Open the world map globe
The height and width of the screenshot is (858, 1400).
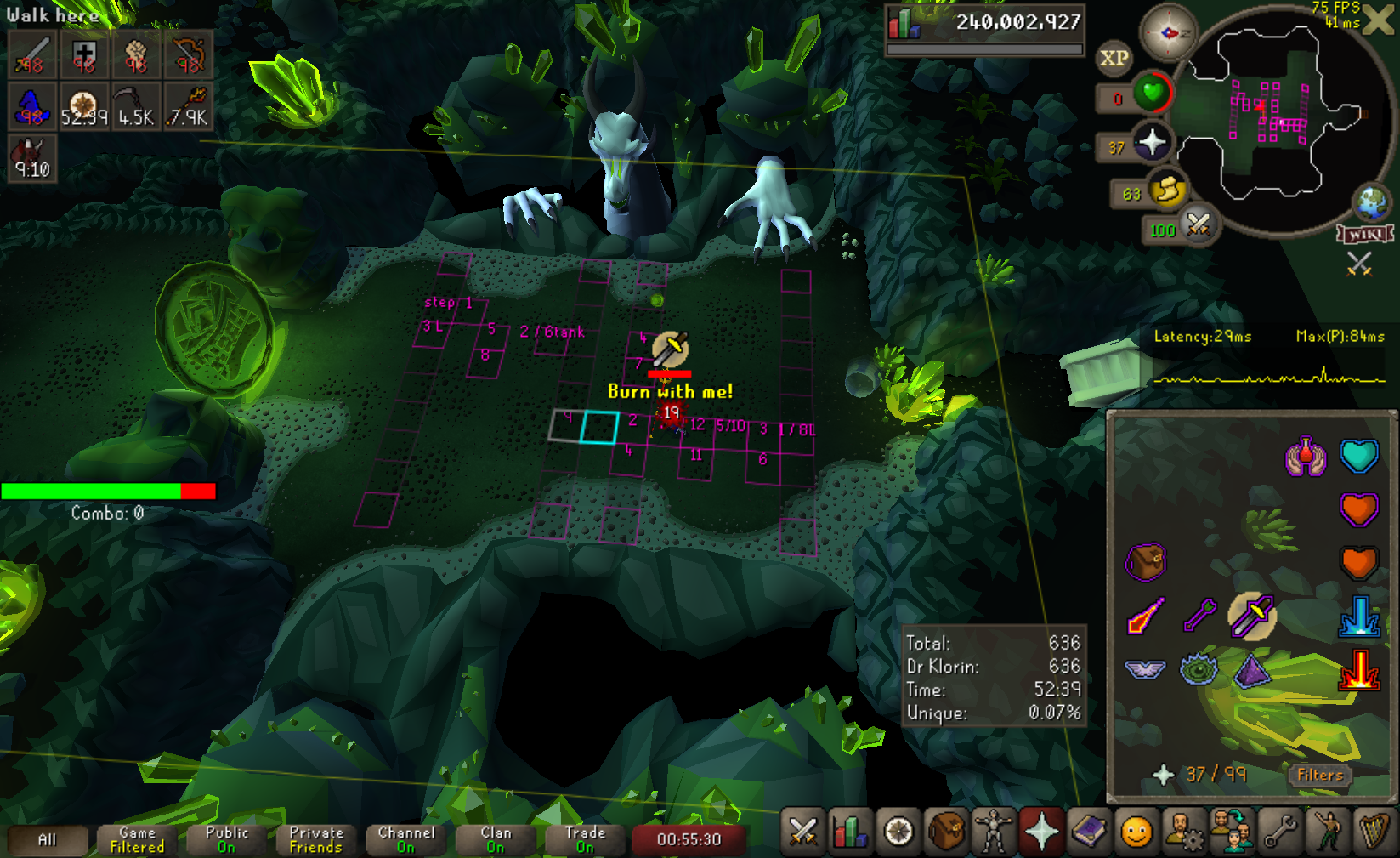pos(1372,202)
